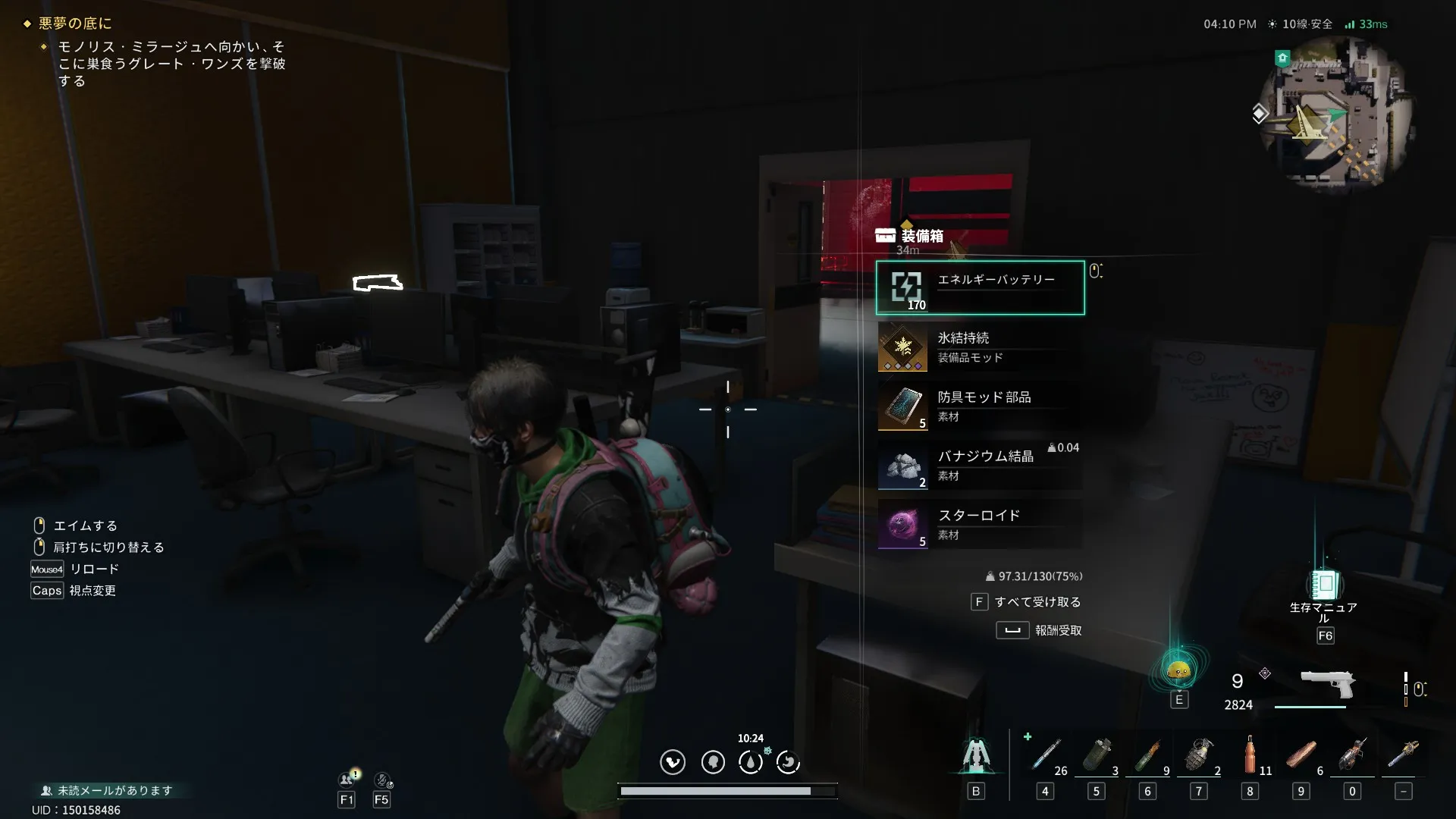Equip the molotov cocktail slot

pyautogui.click(x=1148, y=755)
